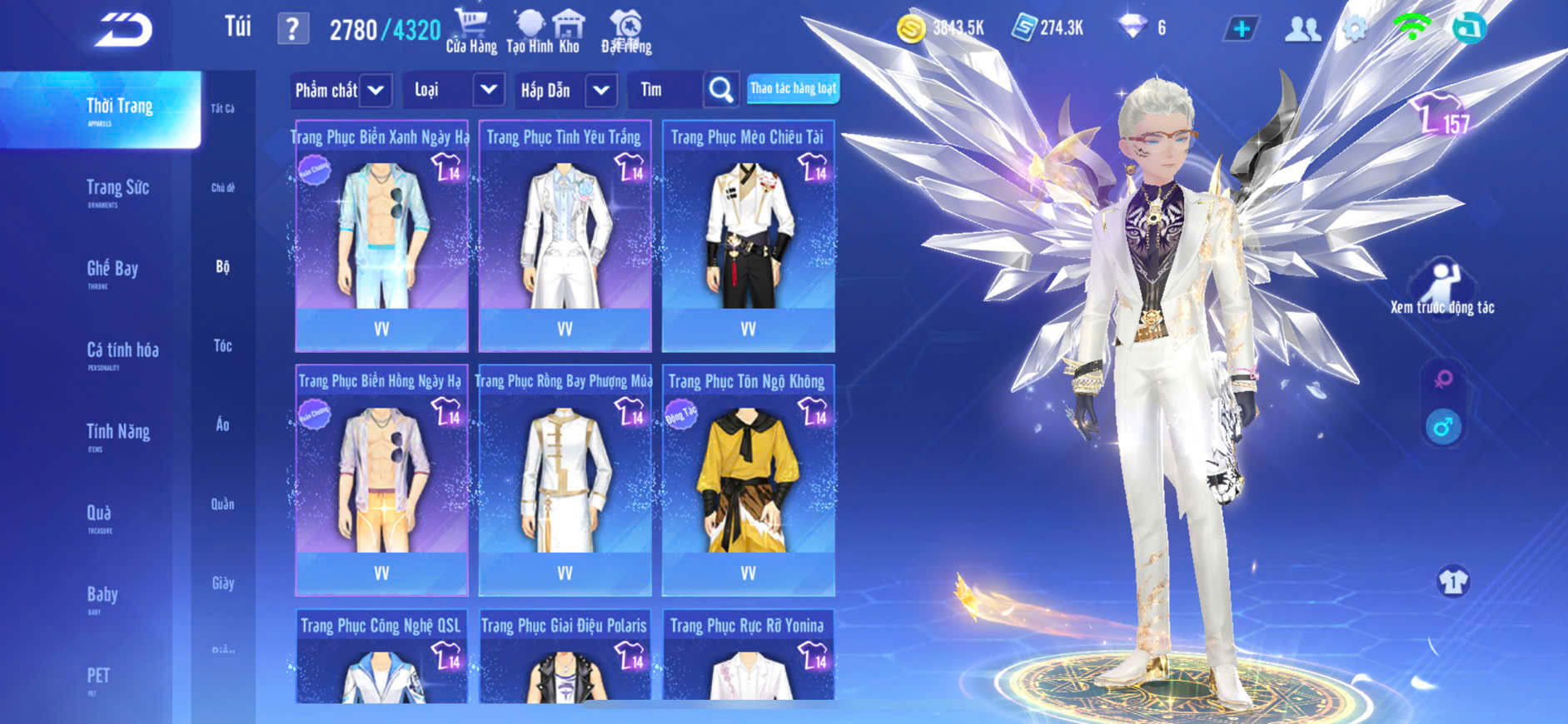Activate Thao tác hàng loạt batch button
The image size is (1568, 724).
coord(793,88)
